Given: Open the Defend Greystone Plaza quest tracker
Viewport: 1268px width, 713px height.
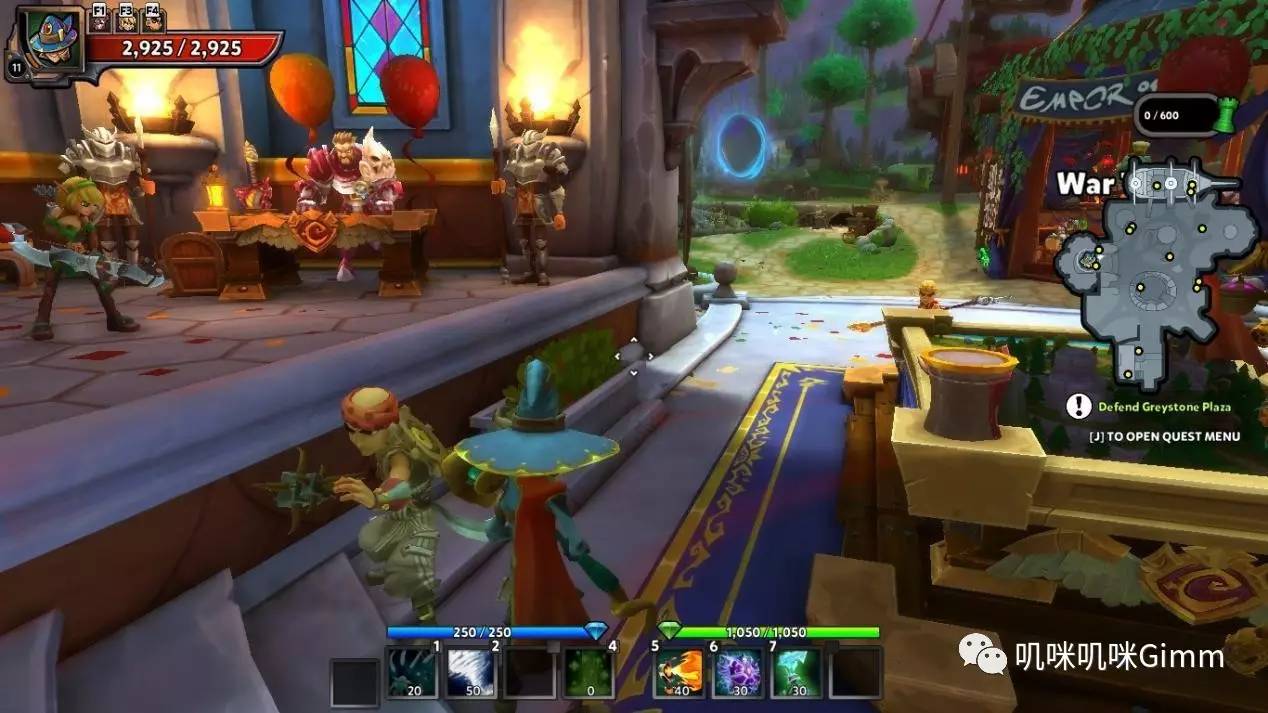Looking at the screenshot, I should (x=1163, y=407).
